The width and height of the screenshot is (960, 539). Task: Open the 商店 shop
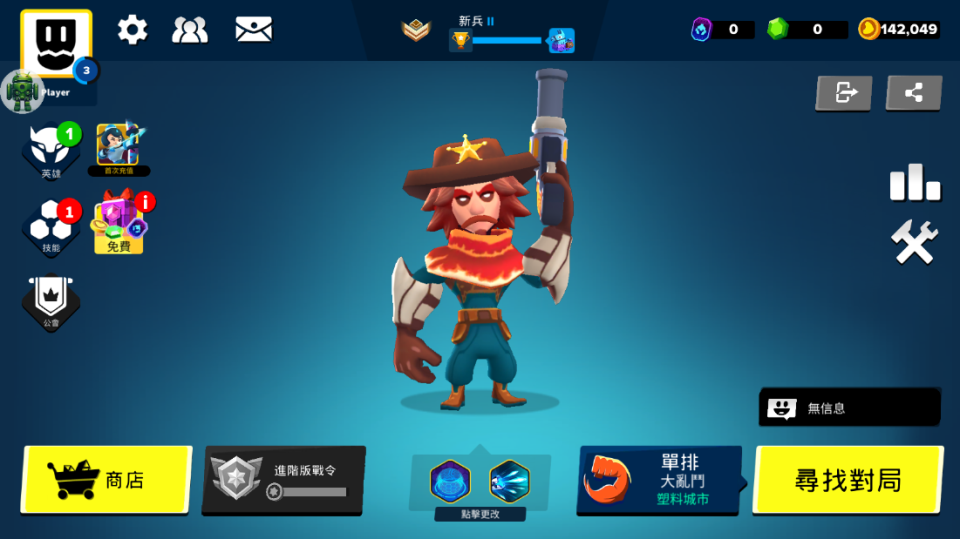pyautogui.click(x=106, y=480)
